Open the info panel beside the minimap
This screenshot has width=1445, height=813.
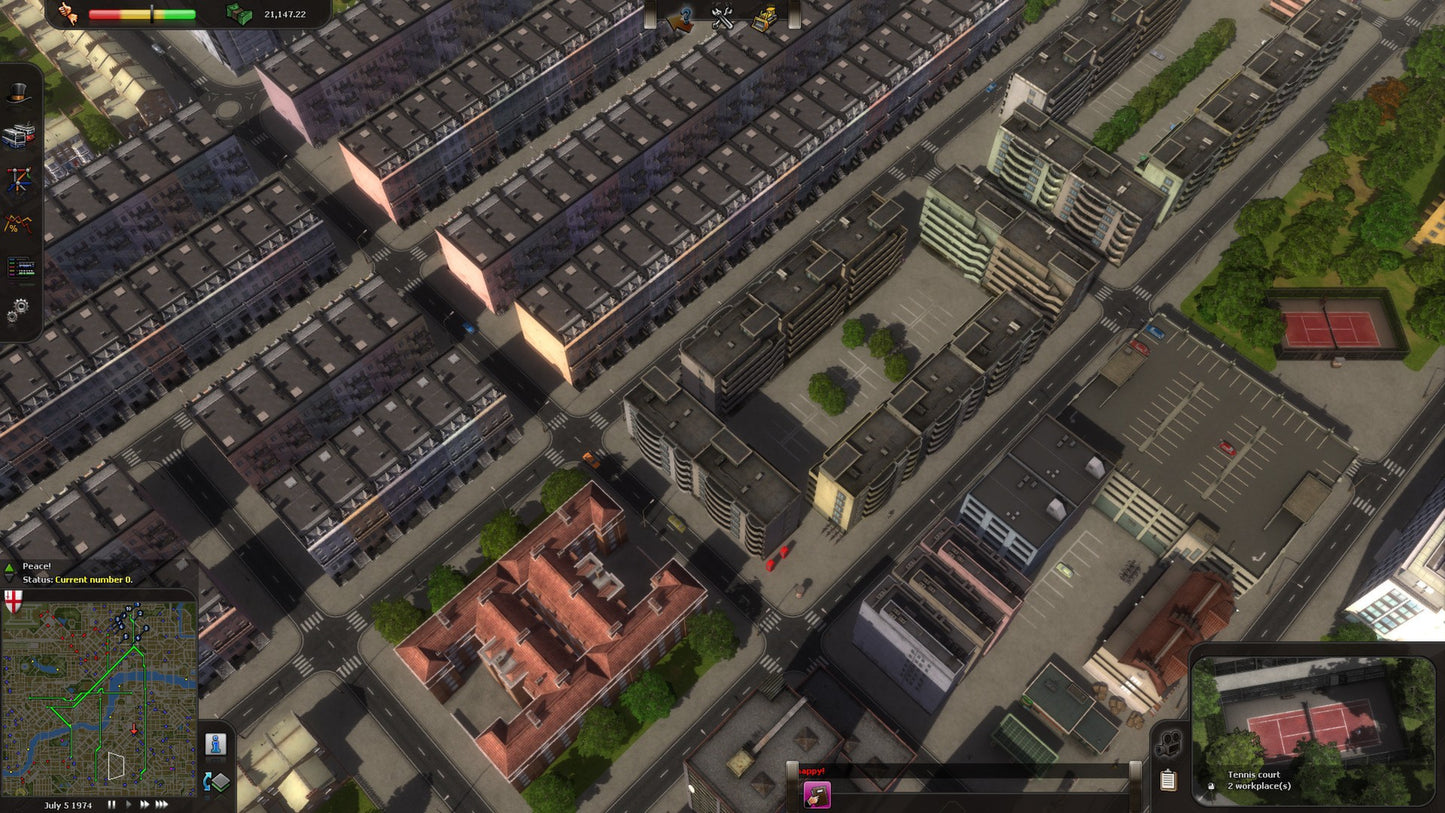(216, 744)
